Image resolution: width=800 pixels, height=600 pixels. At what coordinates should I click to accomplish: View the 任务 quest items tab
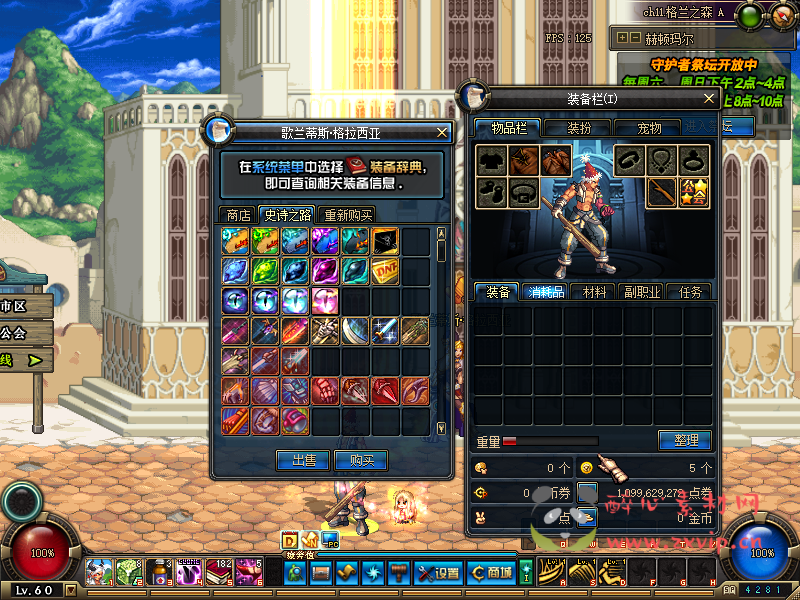[x=690, y=292]
